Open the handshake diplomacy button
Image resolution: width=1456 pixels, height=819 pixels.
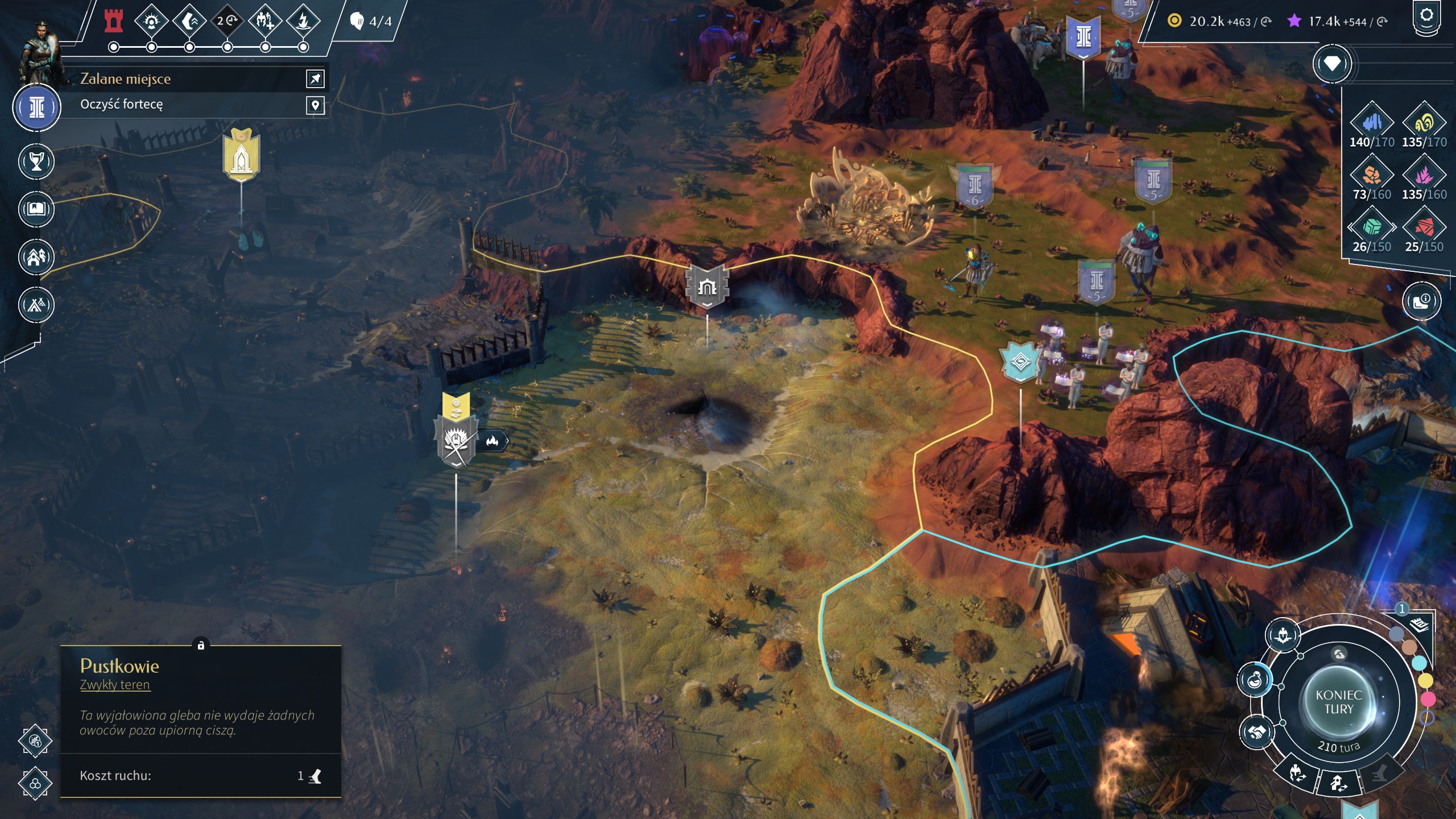(x=1256, y=731)
